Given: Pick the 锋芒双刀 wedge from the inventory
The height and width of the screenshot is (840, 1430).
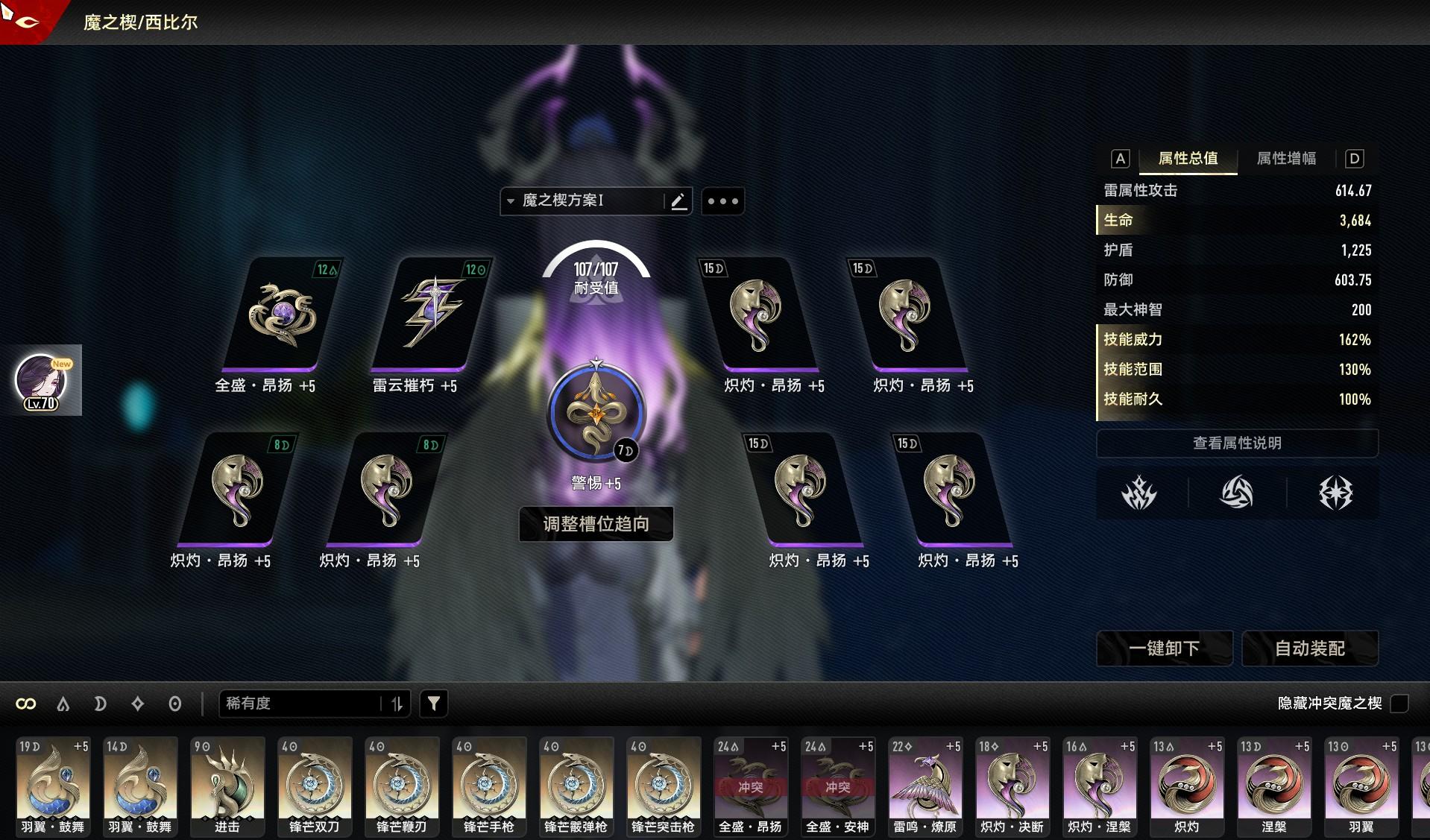Looking at the screenshot, I should (315, 786).
